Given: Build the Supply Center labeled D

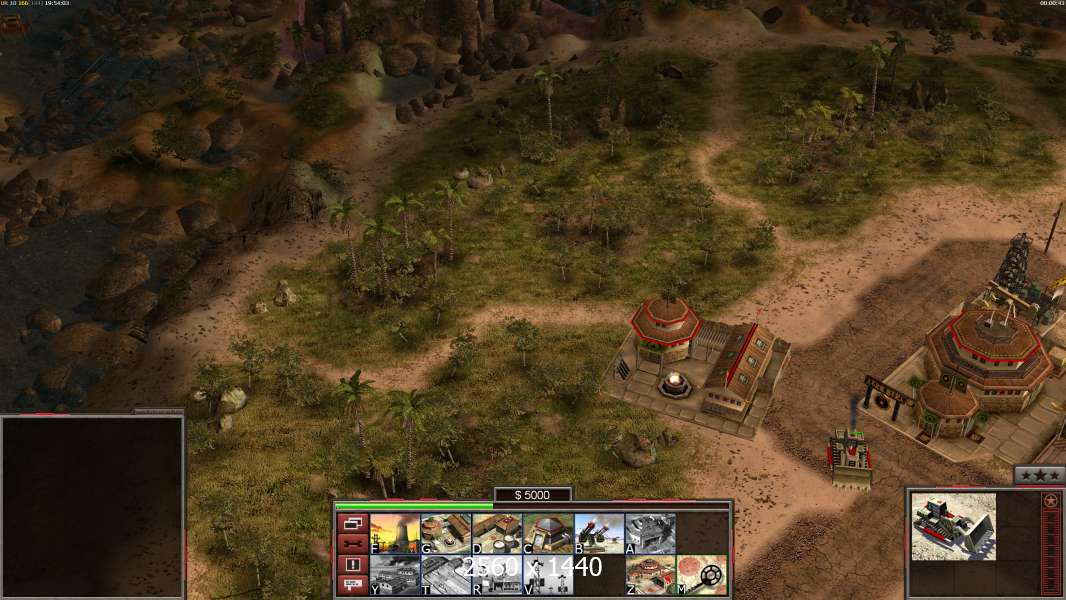Looking at the screenshot, I should point(497,533).
